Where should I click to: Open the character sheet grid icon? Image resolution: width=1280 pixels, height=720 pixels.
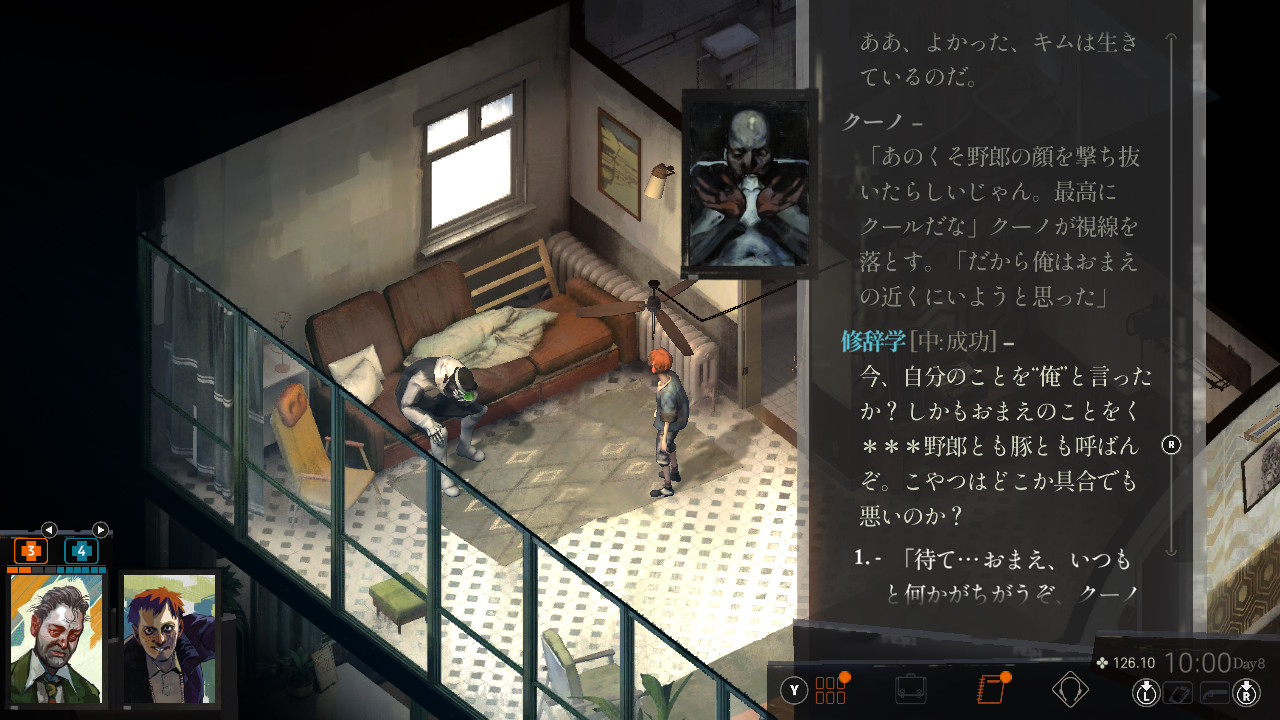click(831, 690)
